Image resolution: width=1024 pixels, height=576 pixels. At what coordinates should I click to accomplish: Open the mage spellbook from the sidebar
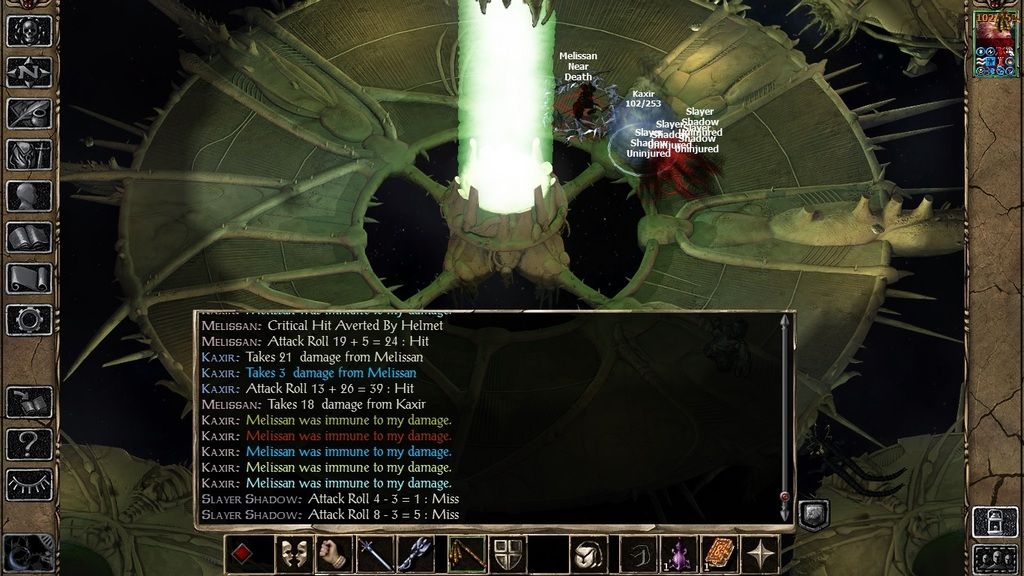29,237
